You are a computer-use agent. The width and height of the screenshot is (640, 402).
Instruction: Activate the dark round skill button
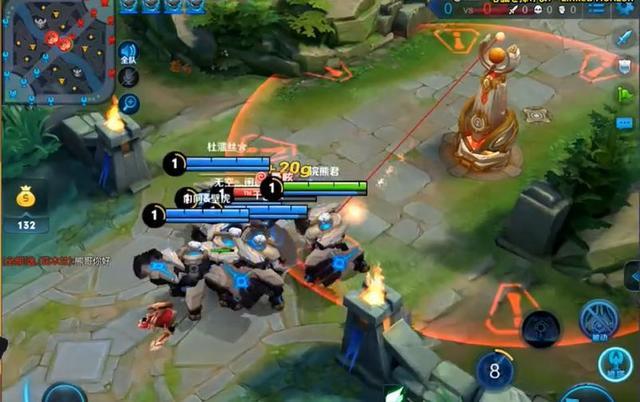click(541, 327)
